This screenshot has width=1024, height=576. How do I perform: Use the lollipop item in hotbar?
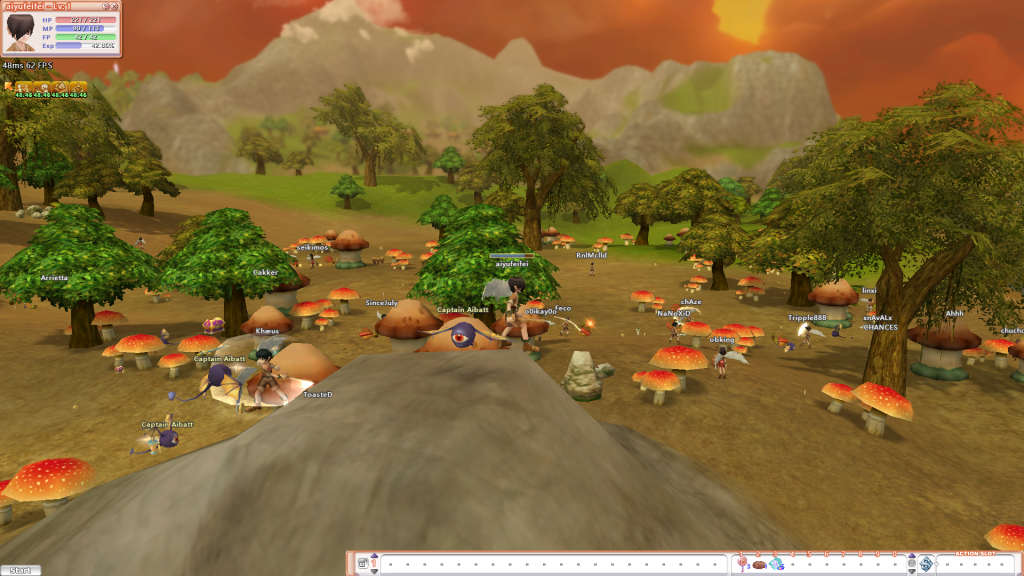click(x=743, y=565)
